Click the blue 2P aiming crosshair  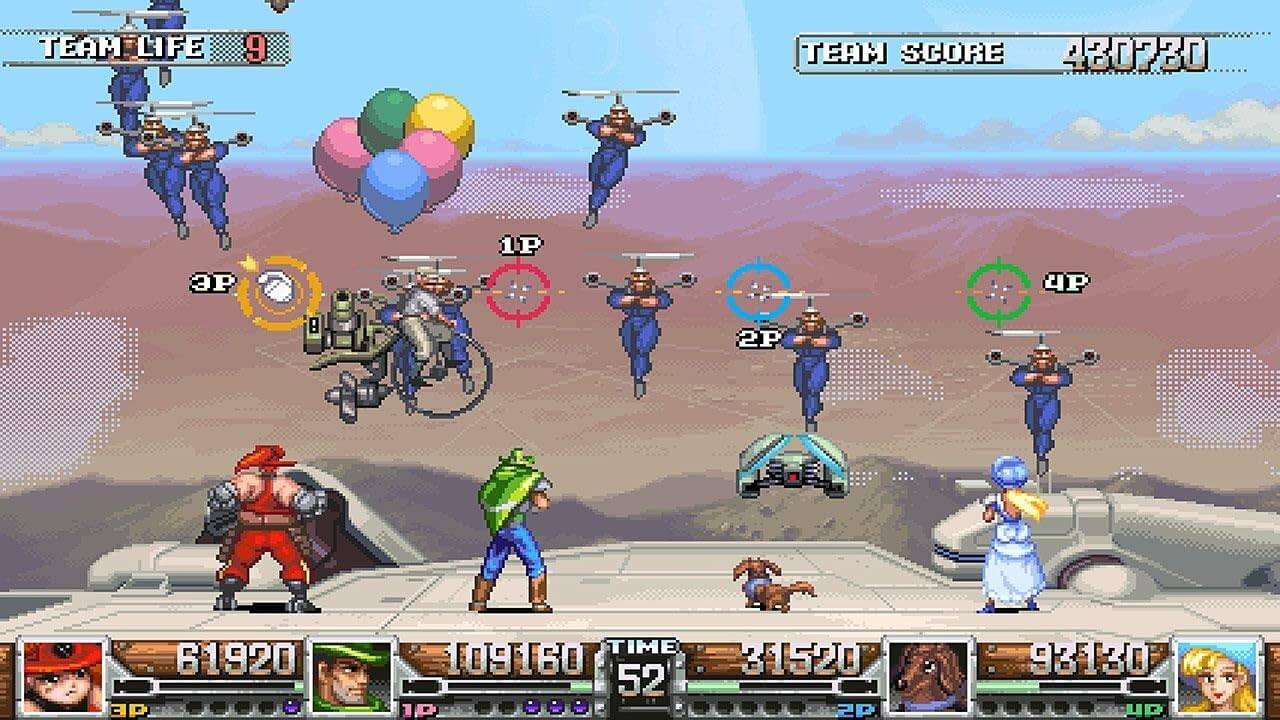point(759,292)
